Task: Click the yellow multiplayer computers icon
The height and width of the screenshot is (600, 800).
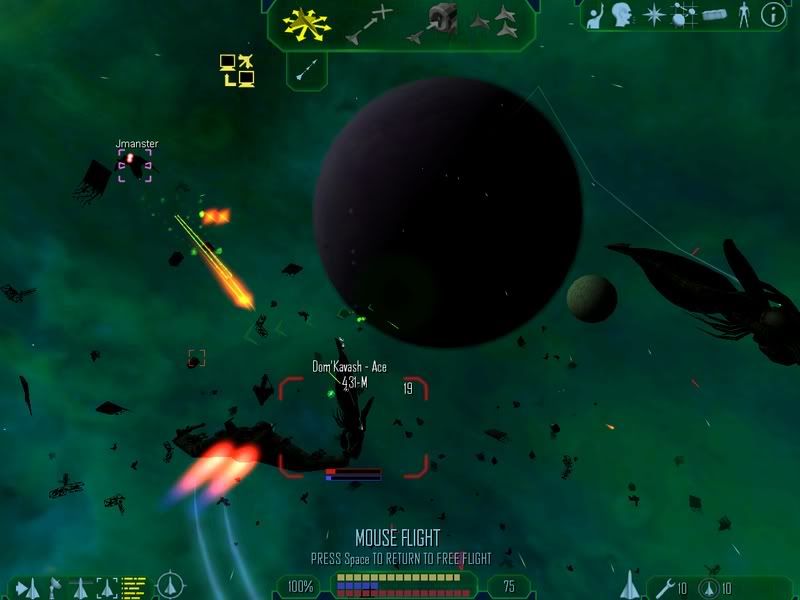Action: [237, 70]
